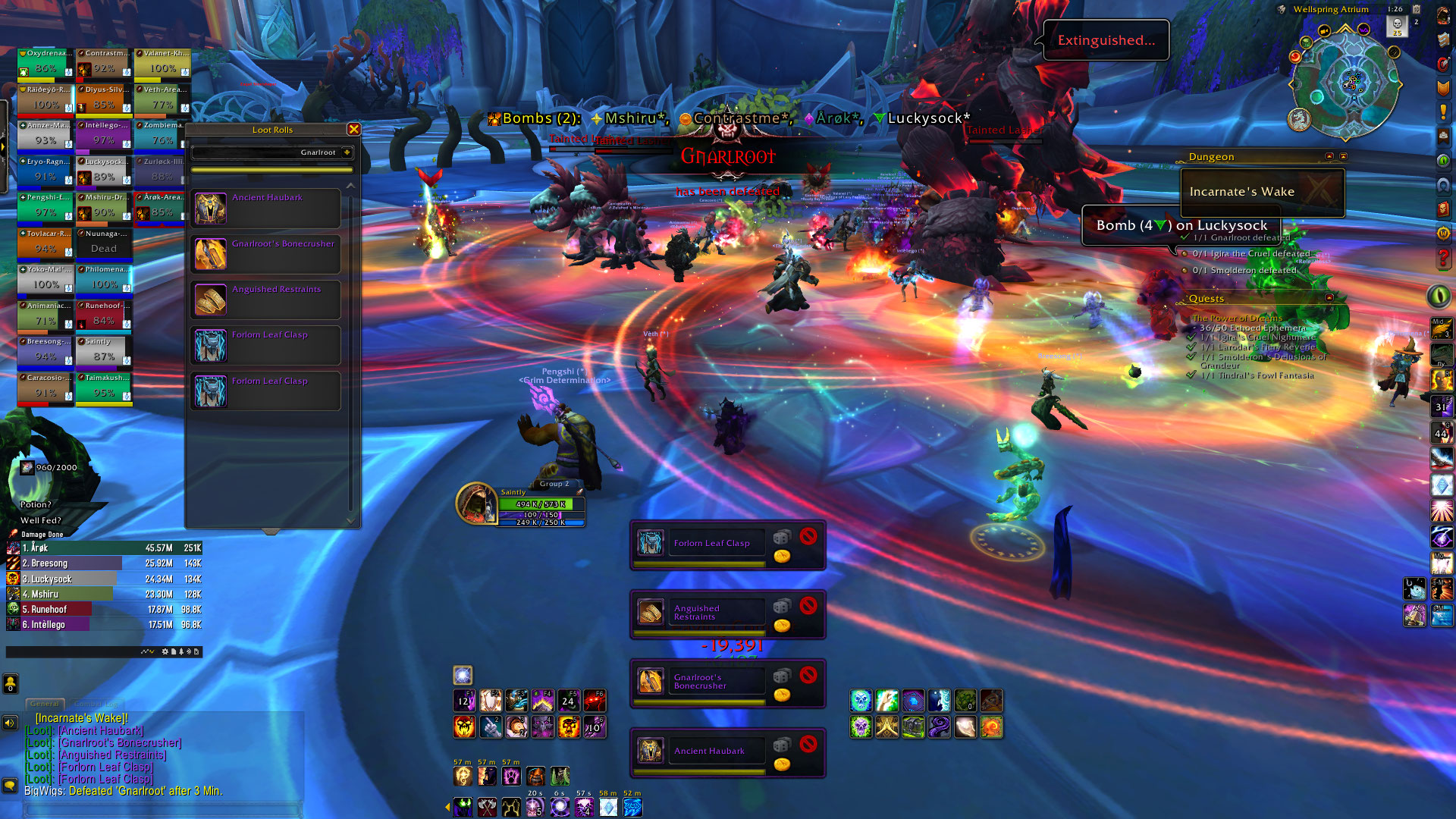Viewport: 1456px width, 819px height.
Task: Select Ancient Haubark in Loot Rolls list
Action: [265, 209]
